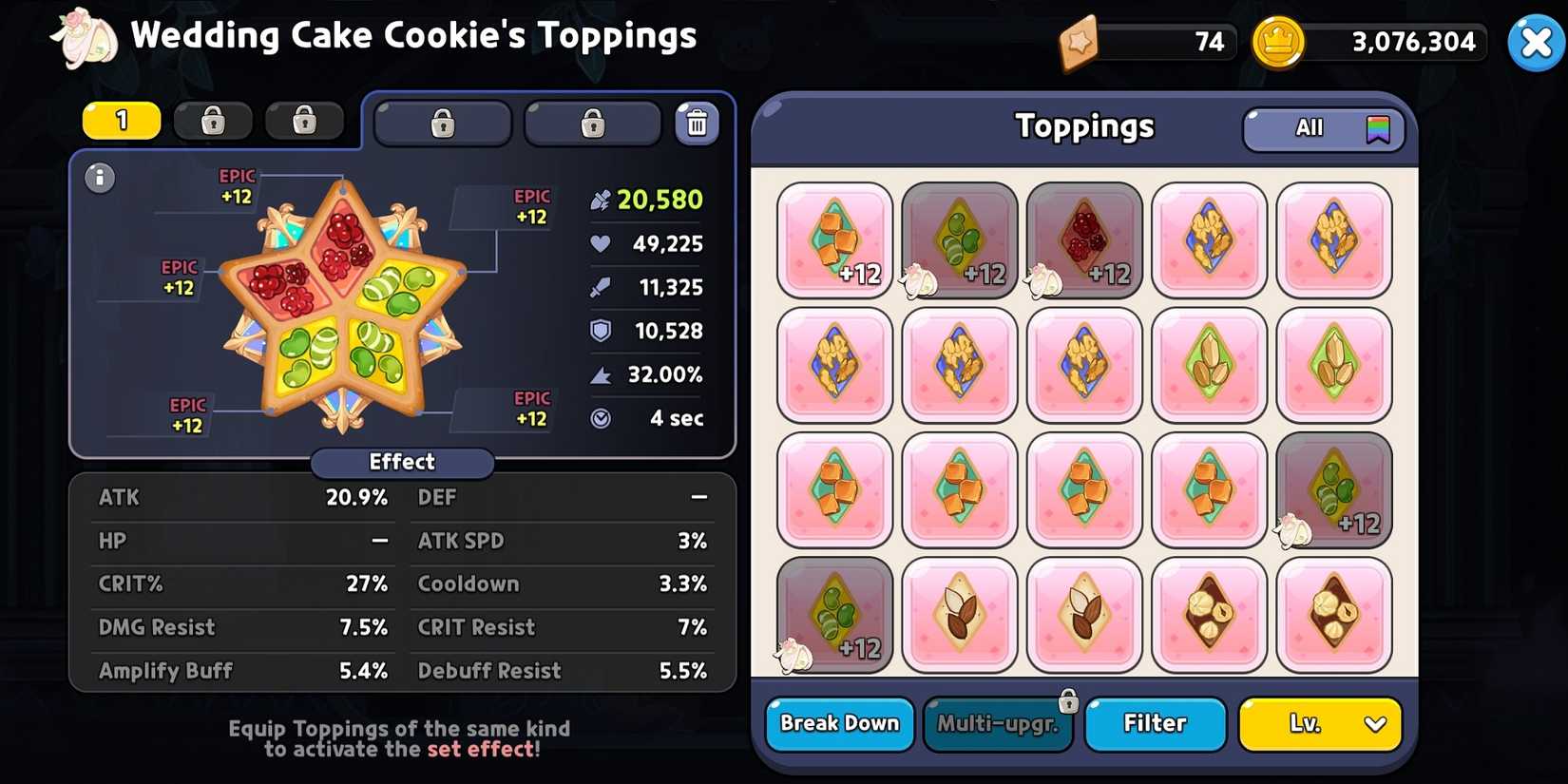Image resolution: width=1568 pixels, height=784 pixels.
Task: Click the DEF shield stat icon
Action: tap(599, 331)
